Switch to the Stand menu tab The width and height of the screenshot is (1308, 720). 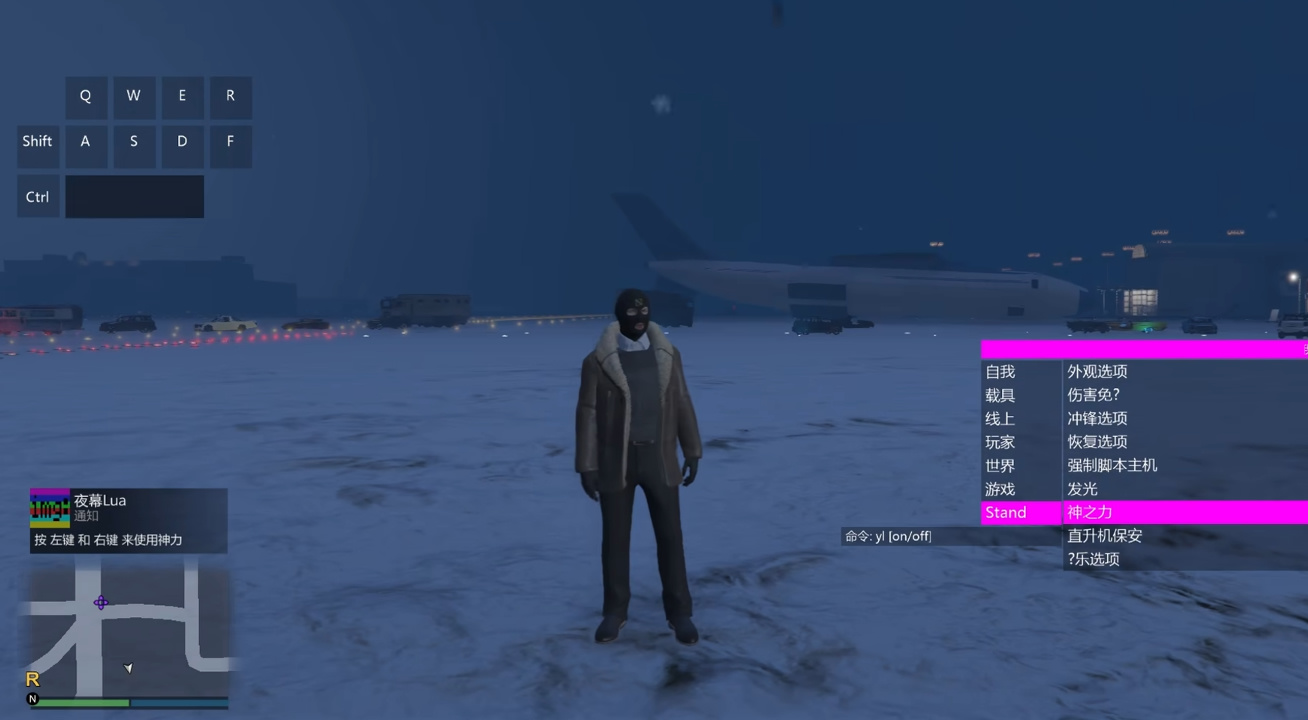point(1004,512)
